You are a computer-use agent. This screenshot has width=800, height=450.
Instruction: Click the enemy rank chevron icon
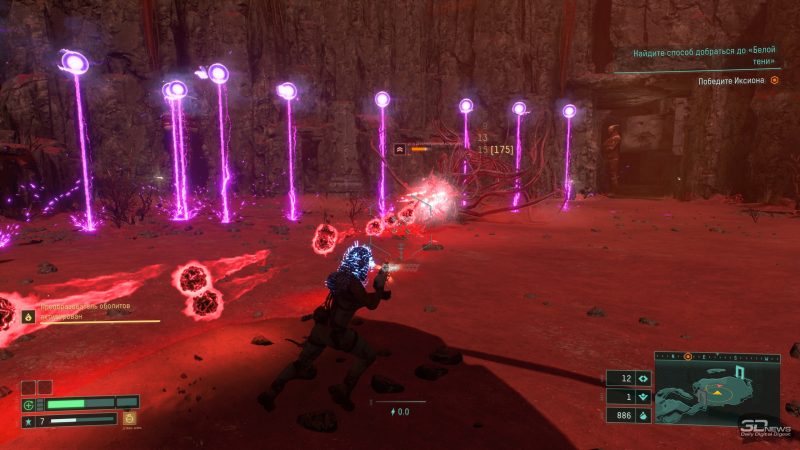[401, 148]
